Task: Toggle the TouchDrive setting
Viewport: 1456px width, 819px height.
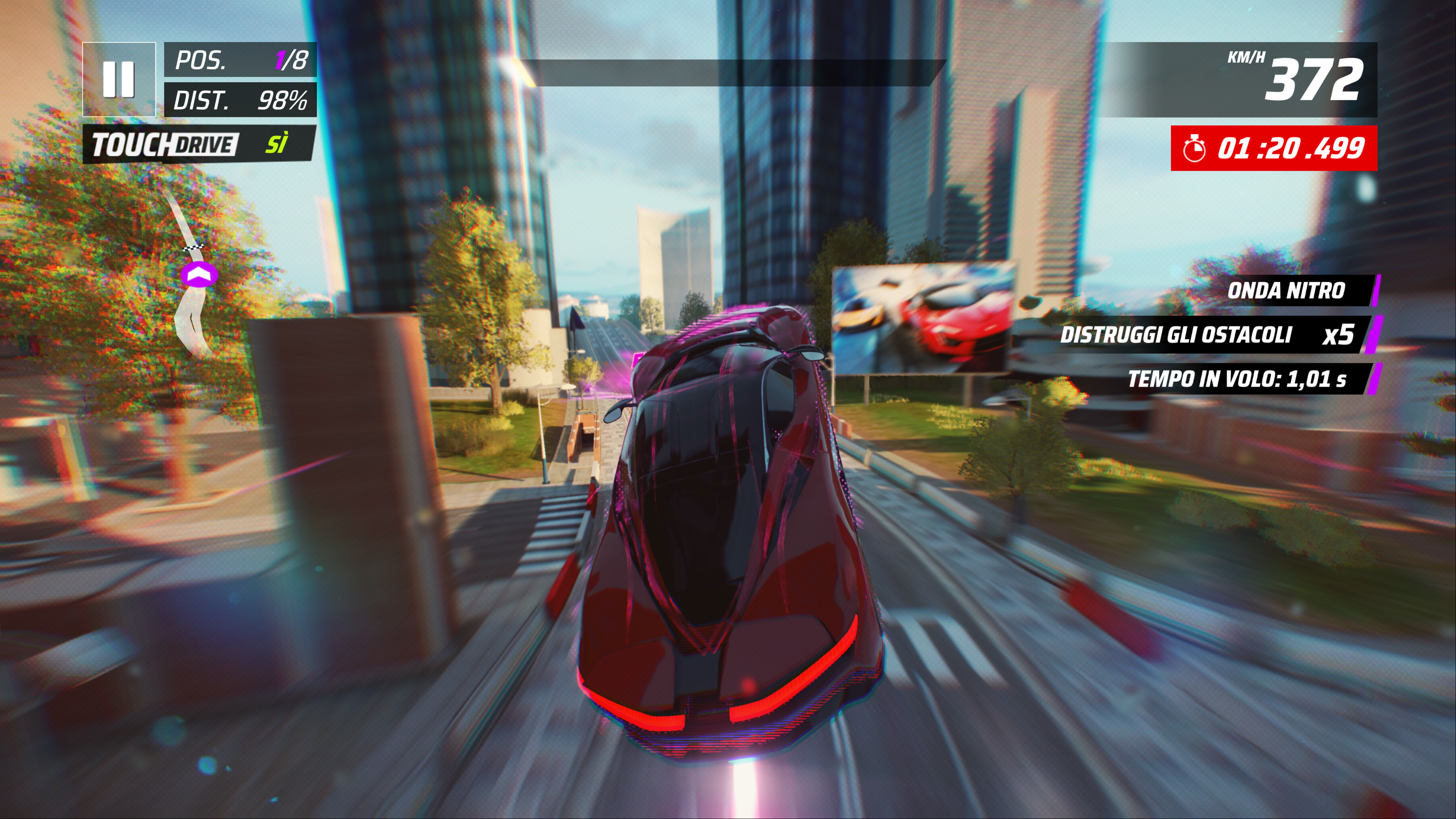Action: tap(198, 144)
